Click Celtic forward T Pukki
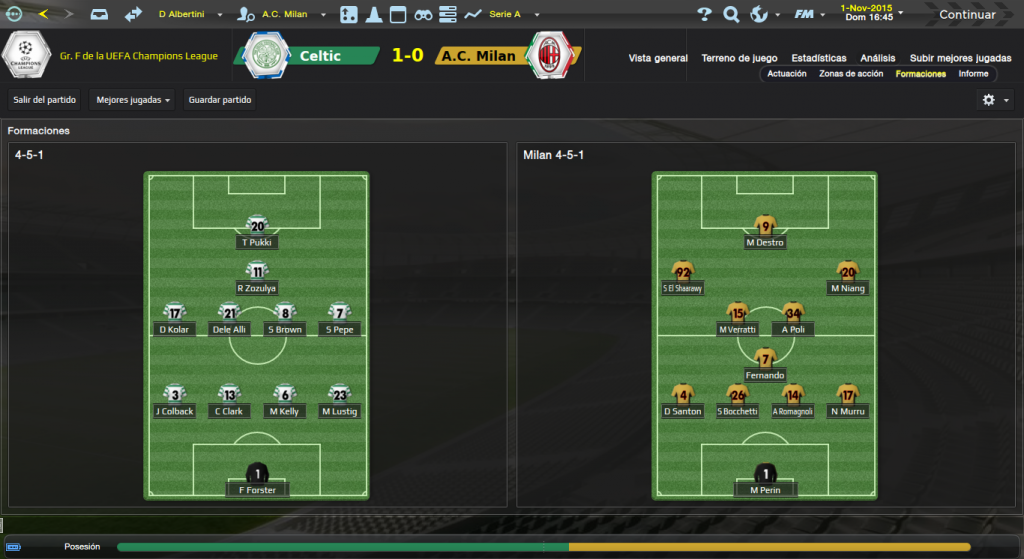This screenshot has width=1024, height=559. (257, 232)
